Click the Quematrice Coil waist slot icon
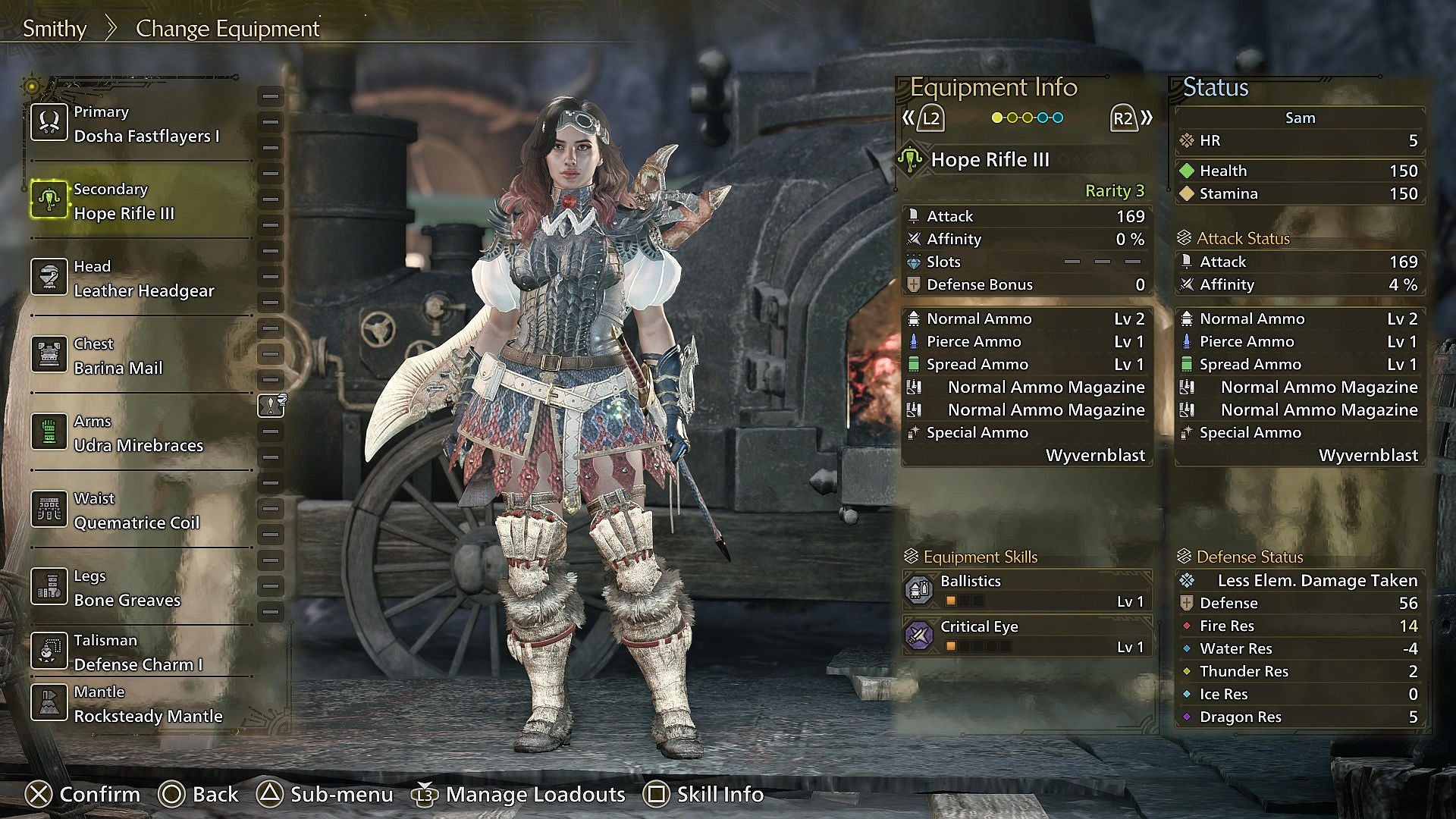1456x819 pixels. 49,509
